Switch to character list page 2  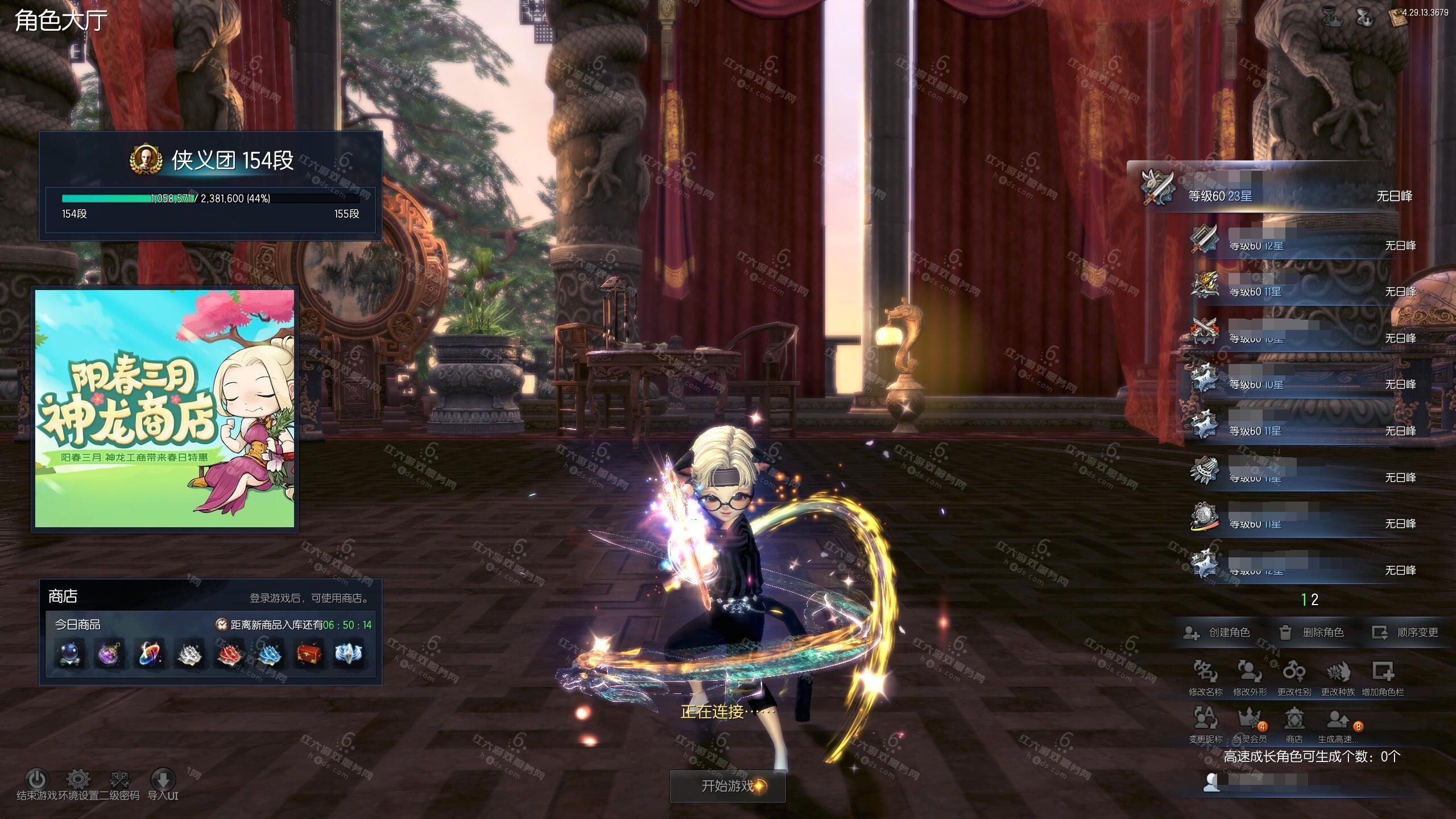pos(1314,599)
